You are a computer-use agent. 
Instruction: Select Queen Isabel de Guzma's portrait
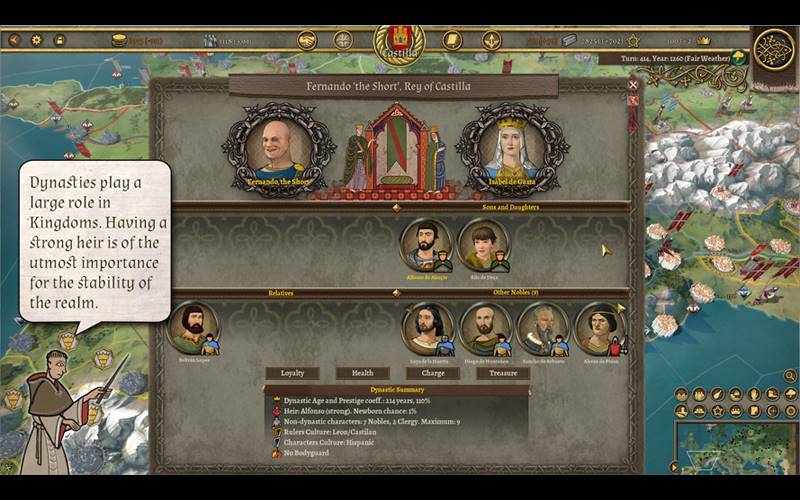click(x=511, y=150)
